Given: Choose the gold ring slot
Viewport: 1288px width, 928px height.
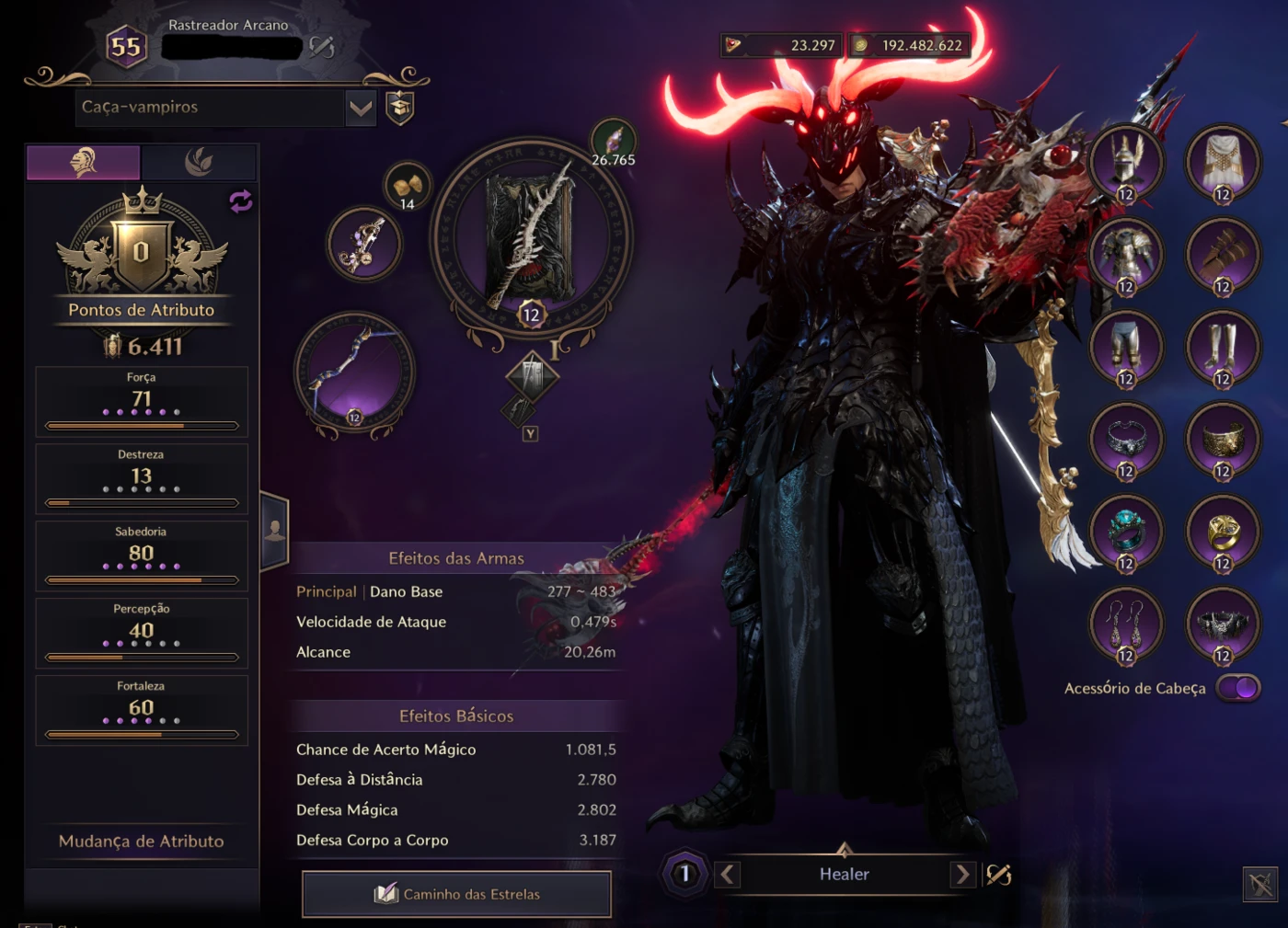Looking at the screenshot, I should tap(1222, 531).
